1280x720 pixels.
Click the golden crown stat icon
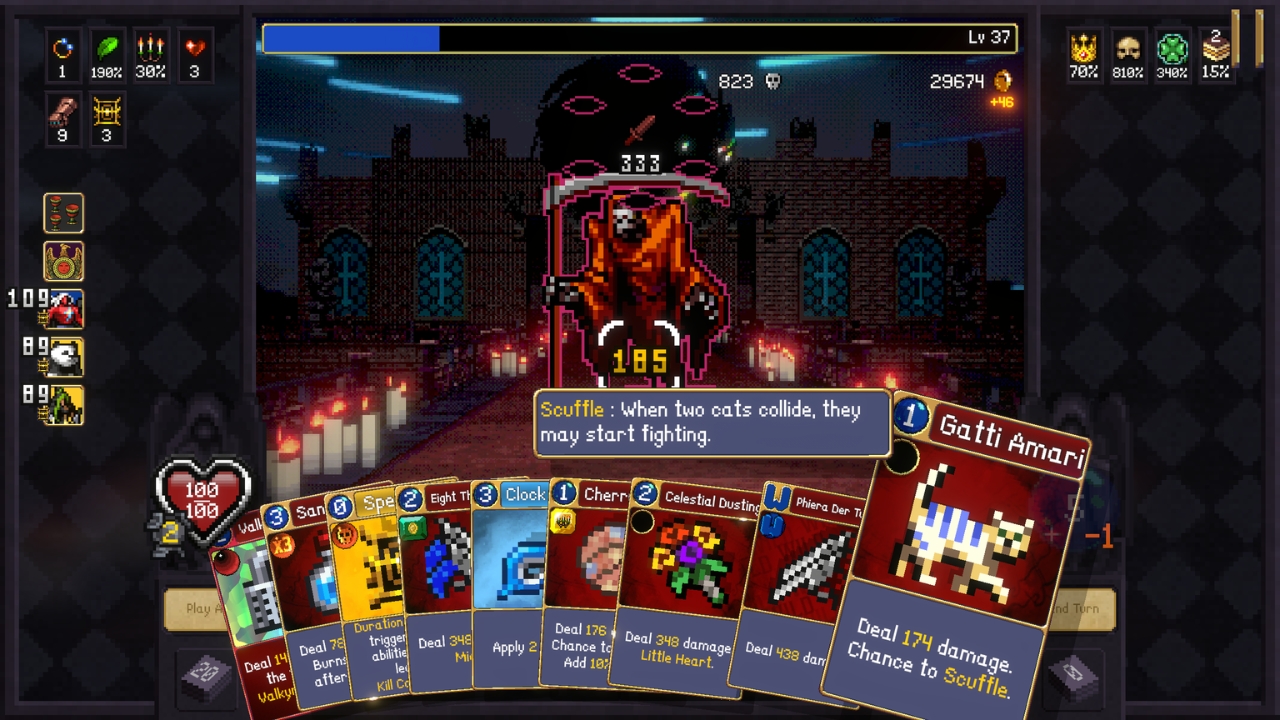[1084, 48]
